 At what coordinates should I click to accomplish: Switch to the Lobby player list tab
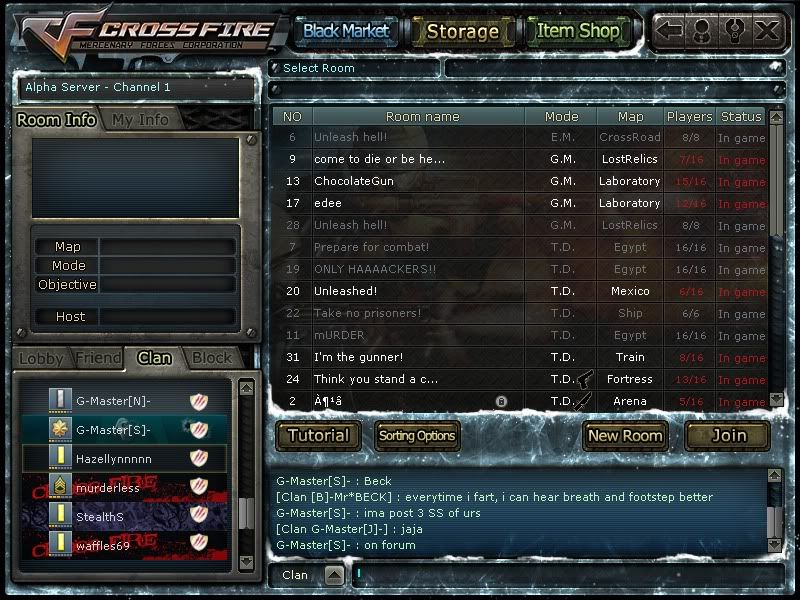tap(41, 357)
